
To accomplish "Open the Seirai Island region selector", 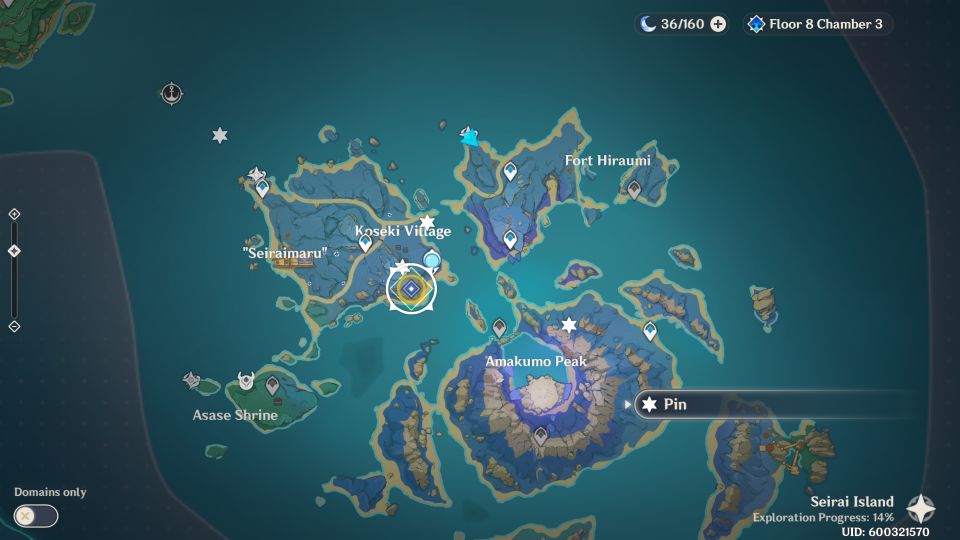I will point(920,508).
